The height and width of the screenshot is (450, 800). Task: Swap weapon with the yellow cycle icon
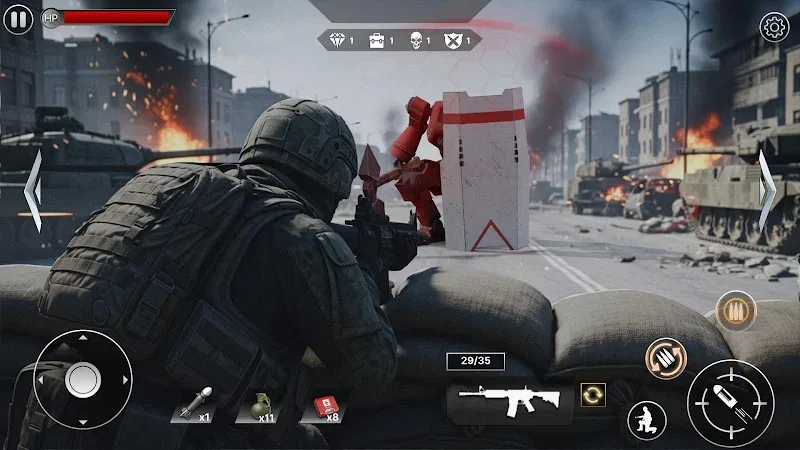(593, 395)
